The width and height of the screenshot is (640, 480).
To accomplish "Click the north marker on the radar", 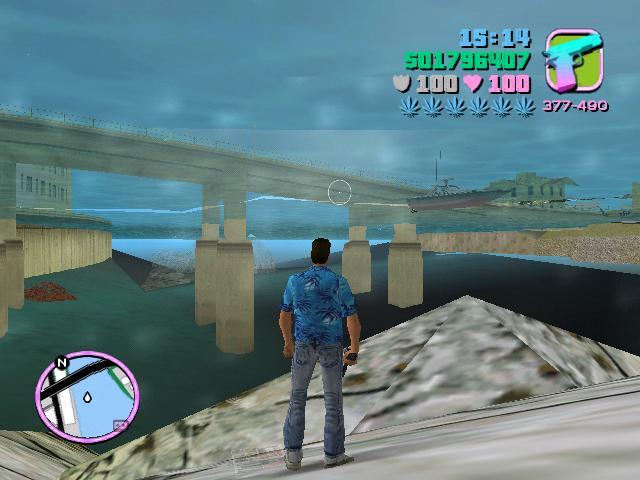I will pos(61,362).
